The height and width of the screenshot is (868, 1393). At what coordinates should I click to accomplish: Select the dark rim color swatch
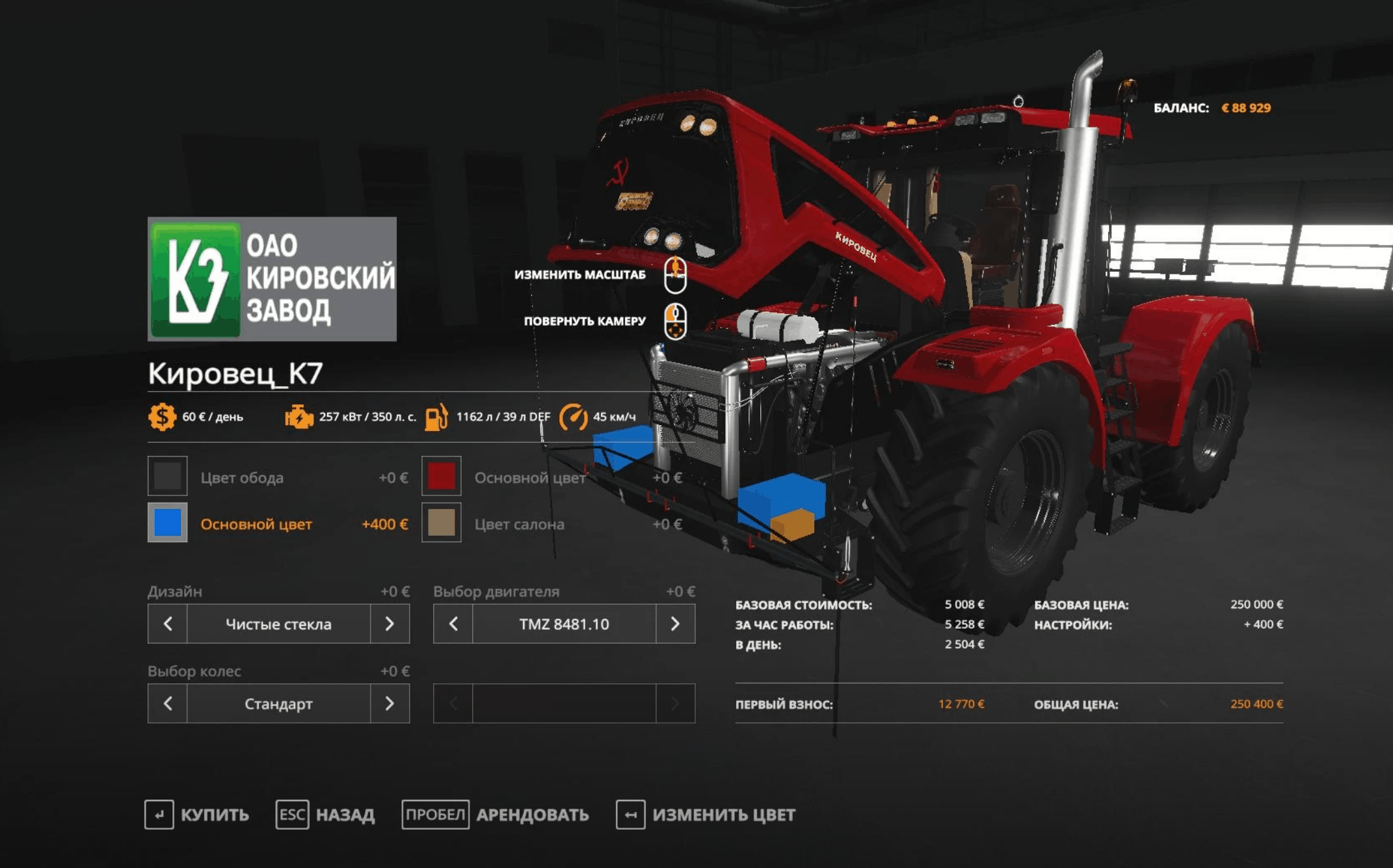coord(167,477)
